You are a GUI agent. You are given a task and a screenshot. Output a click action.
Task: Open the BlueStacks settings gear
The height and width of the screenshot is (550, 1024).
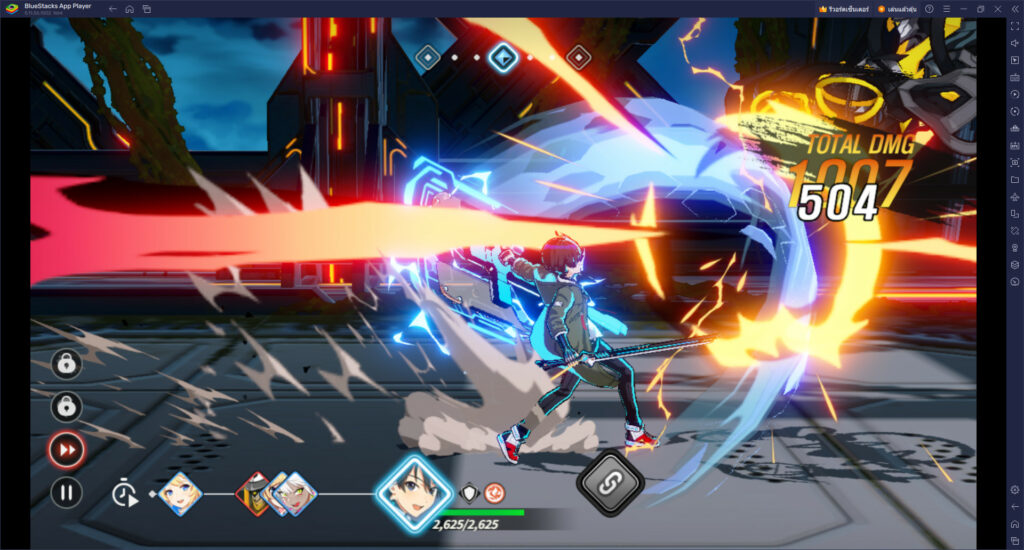pyautogui.click(x=1015, y=489)
